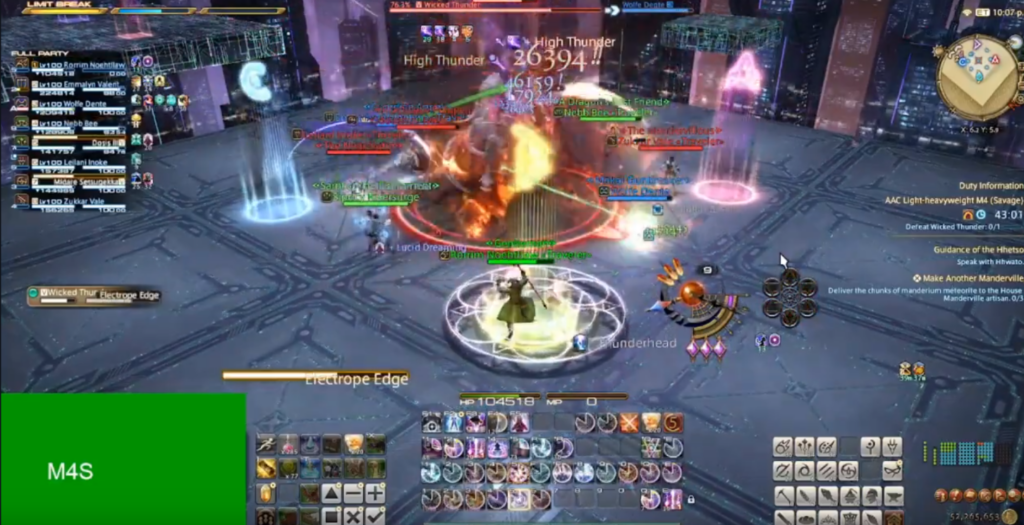1024x525 pixels.
Task: Place the triangle waymark
Action: [332, 493]
